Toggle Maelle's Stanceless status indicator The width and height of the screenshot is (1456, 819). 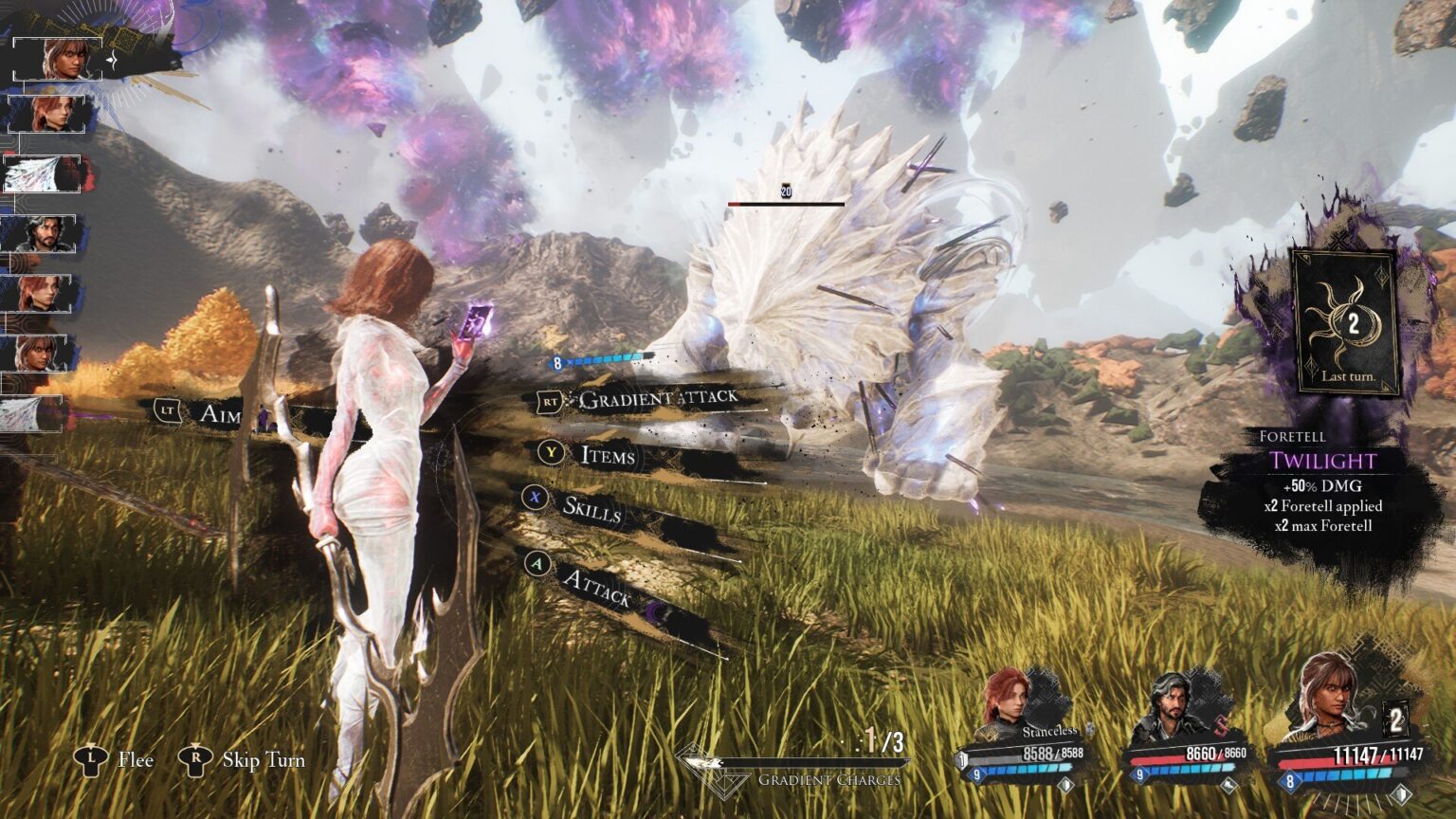(1050, 731)
